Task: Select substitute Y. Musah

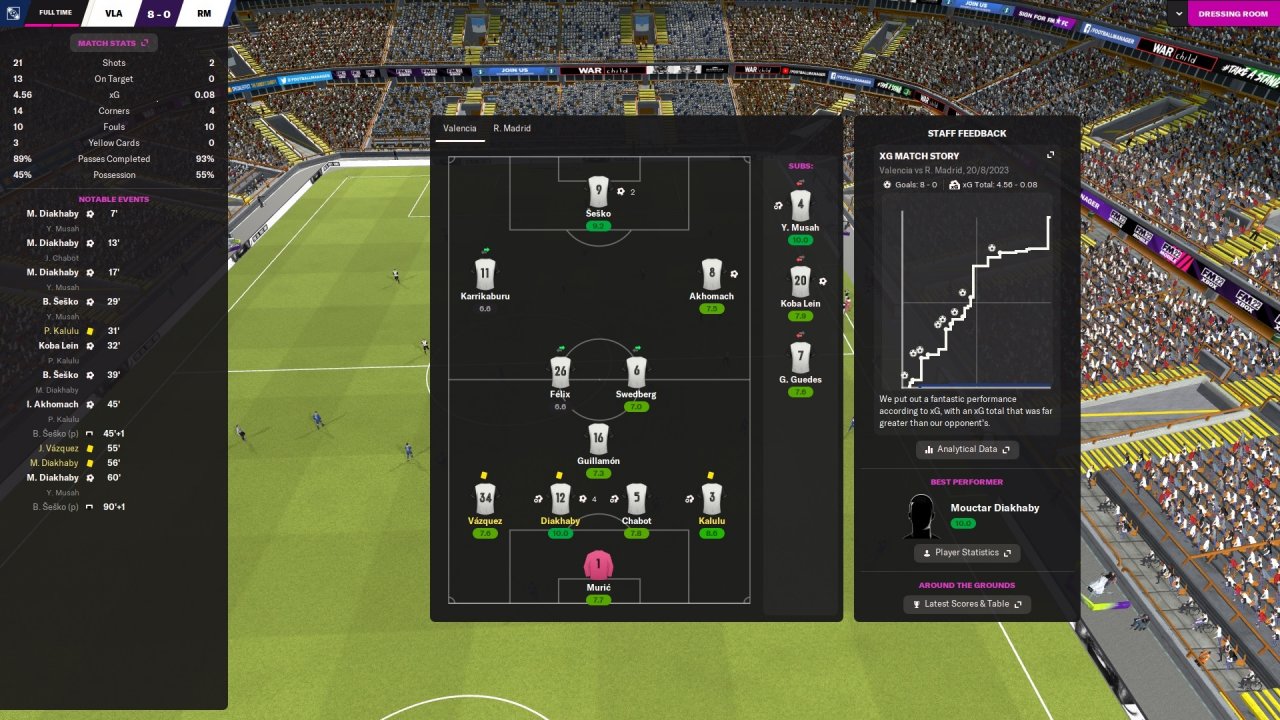Action: pyautogui.click(x=799, y=207)
